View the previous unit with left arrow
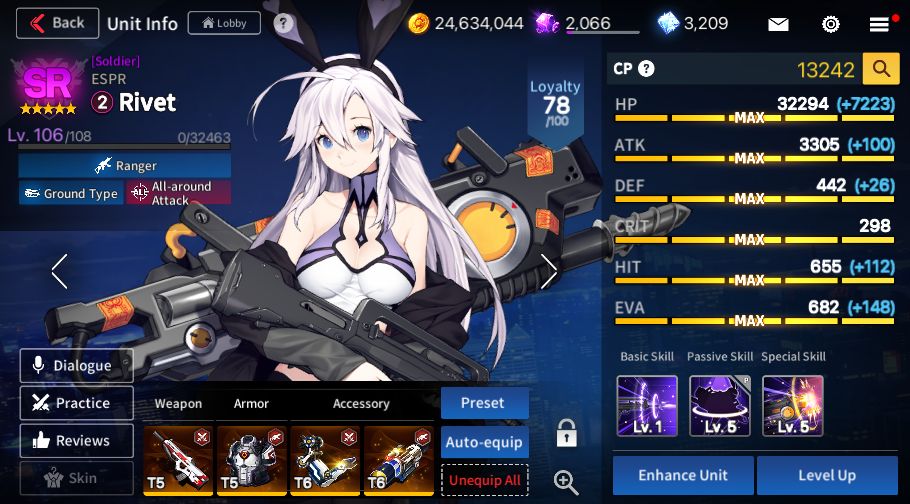 coord(60,271)
